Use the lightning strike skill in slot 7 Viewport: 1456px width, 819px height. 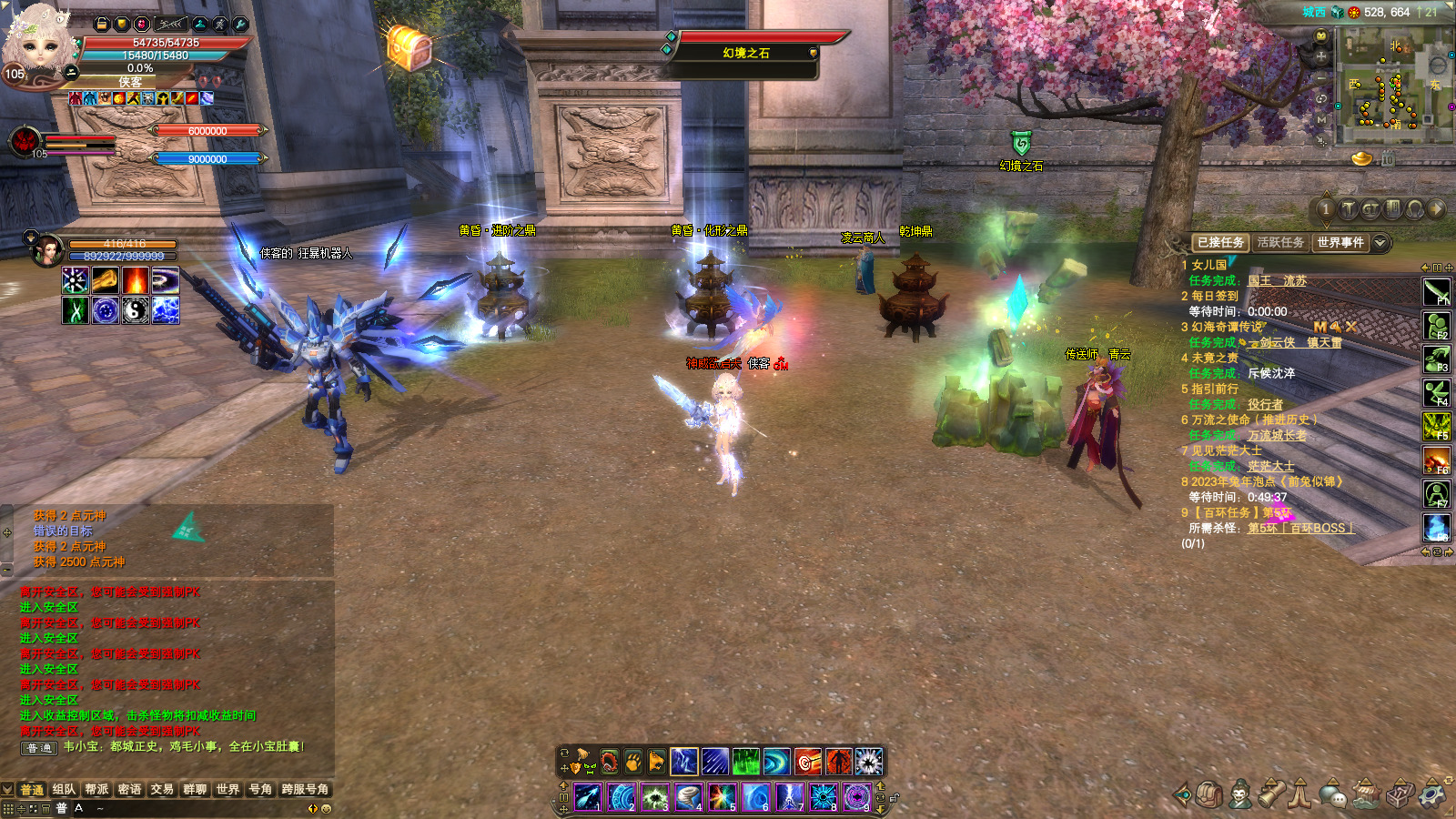(x=789, y=798)
